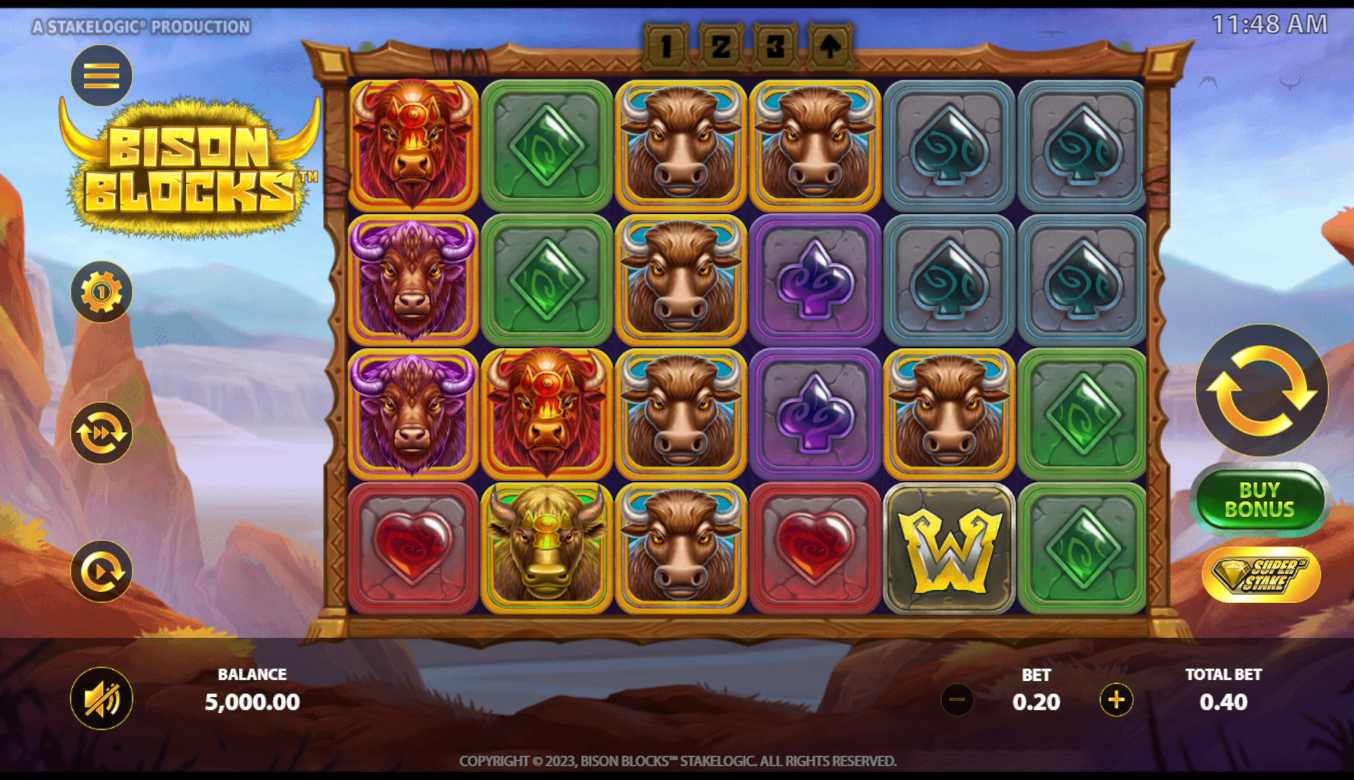Open the autoplay options

tap(101, 571)
